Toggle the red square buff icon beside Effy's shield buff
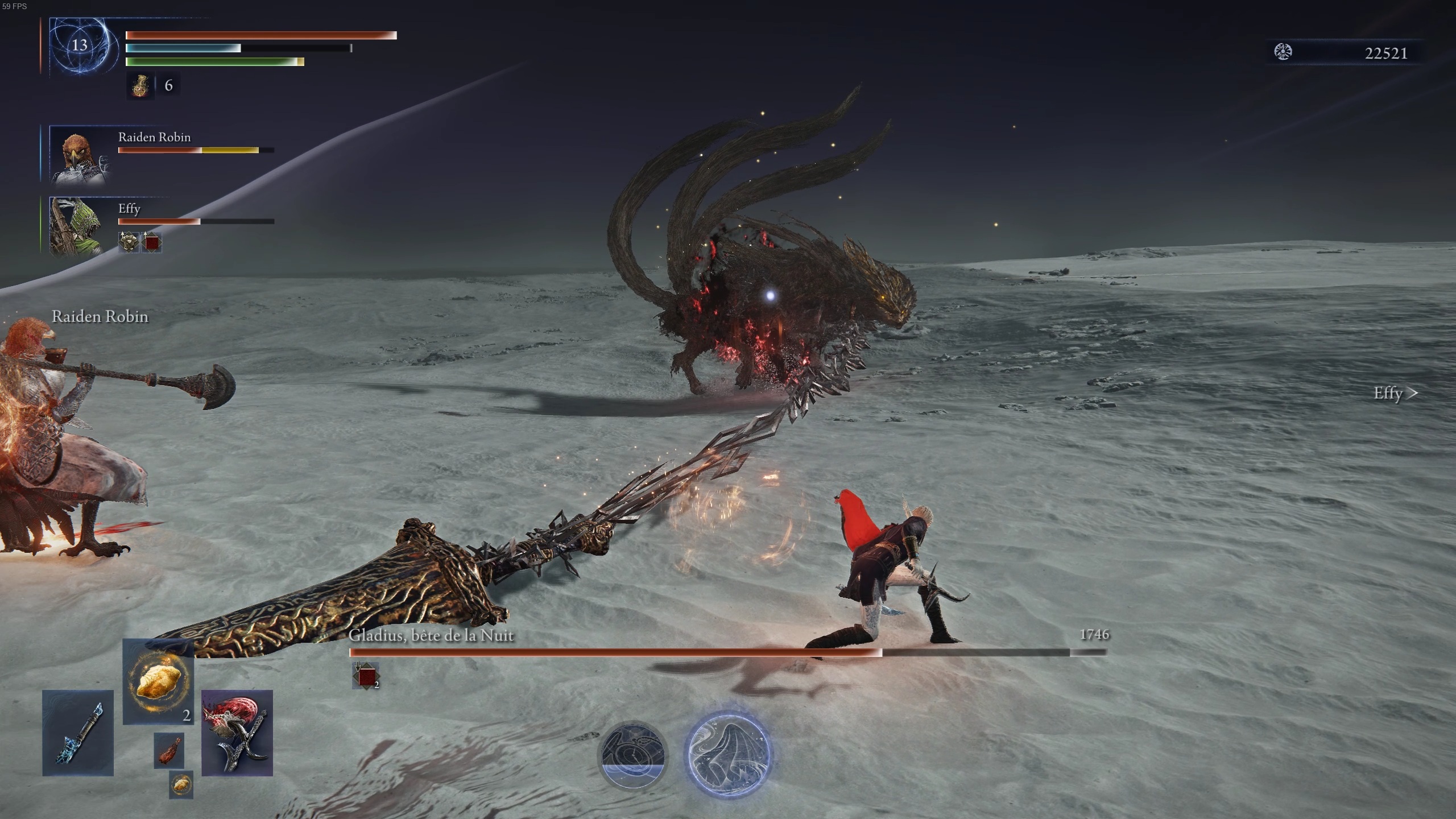1456x819 pixels. (151, 241)
